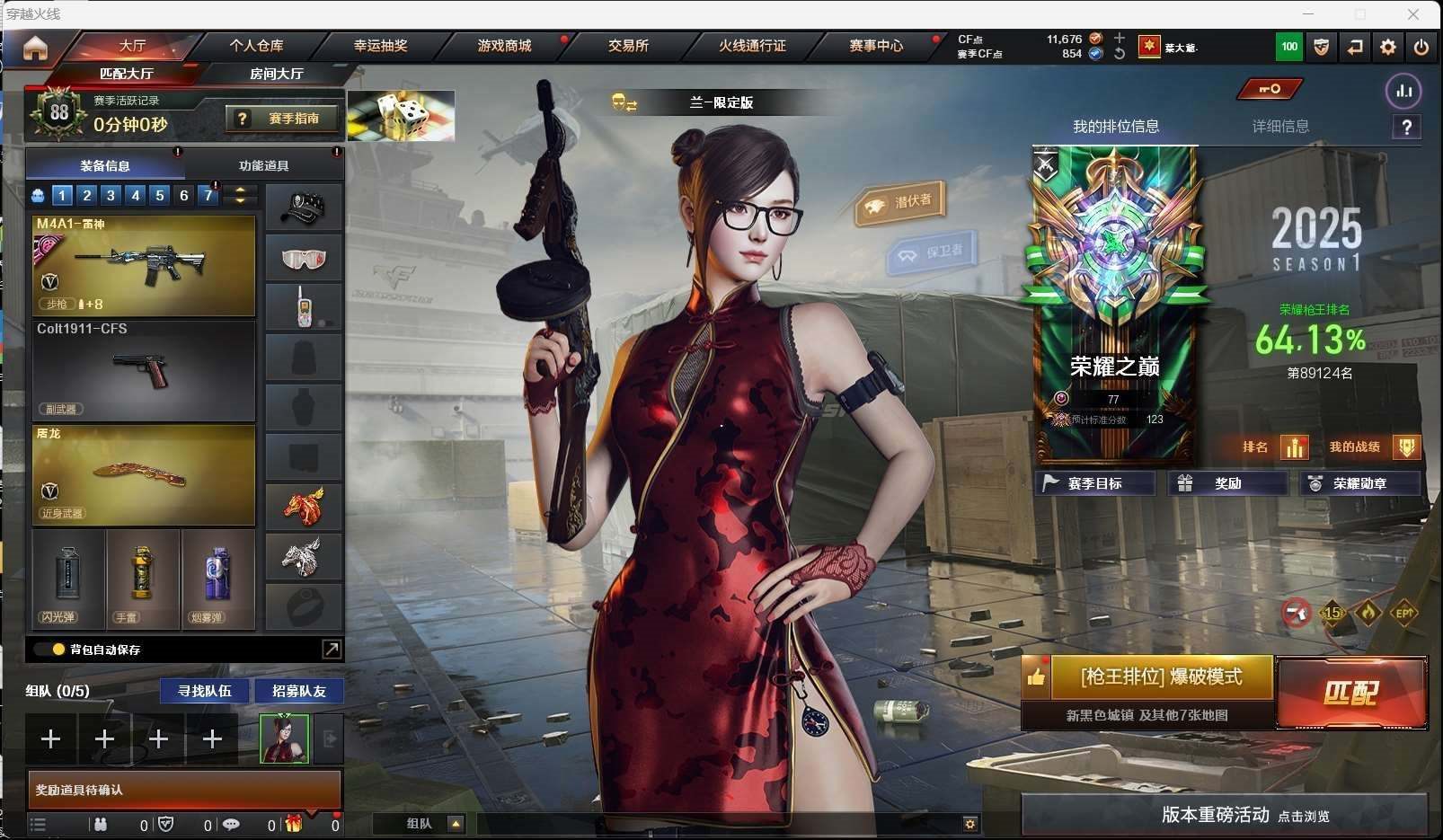Select the Colt1911-CFS pistol slot
This screenshot has width=1443, height=840.
pyautogui.click(x=144, y=370)
